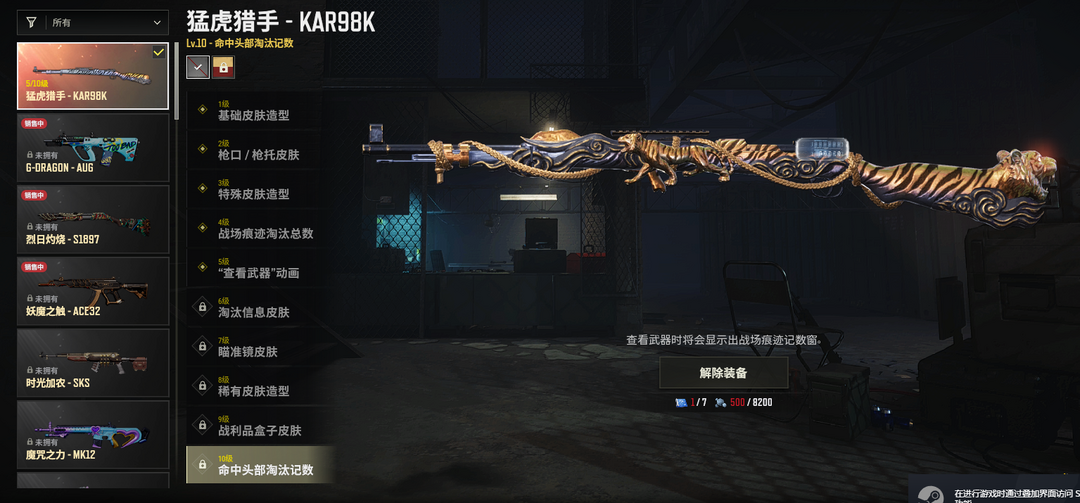This screenshot has height=503, width=1080.
Task: Show locked level 6 淘汰信息皮肤
Action: click(x=255, y=307)
